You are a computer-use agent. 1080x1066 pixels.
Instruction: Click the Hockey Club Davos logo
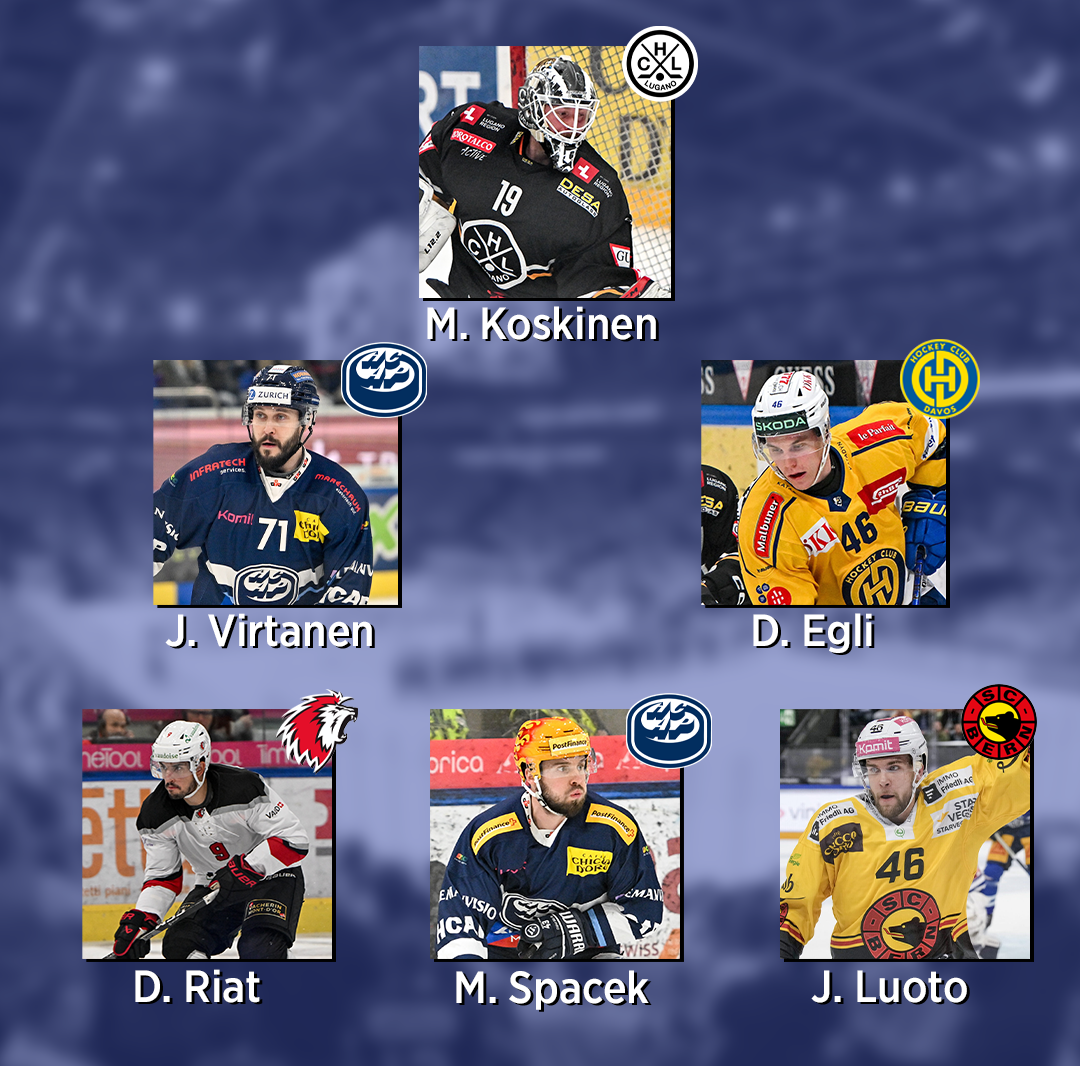coord(939,378)
